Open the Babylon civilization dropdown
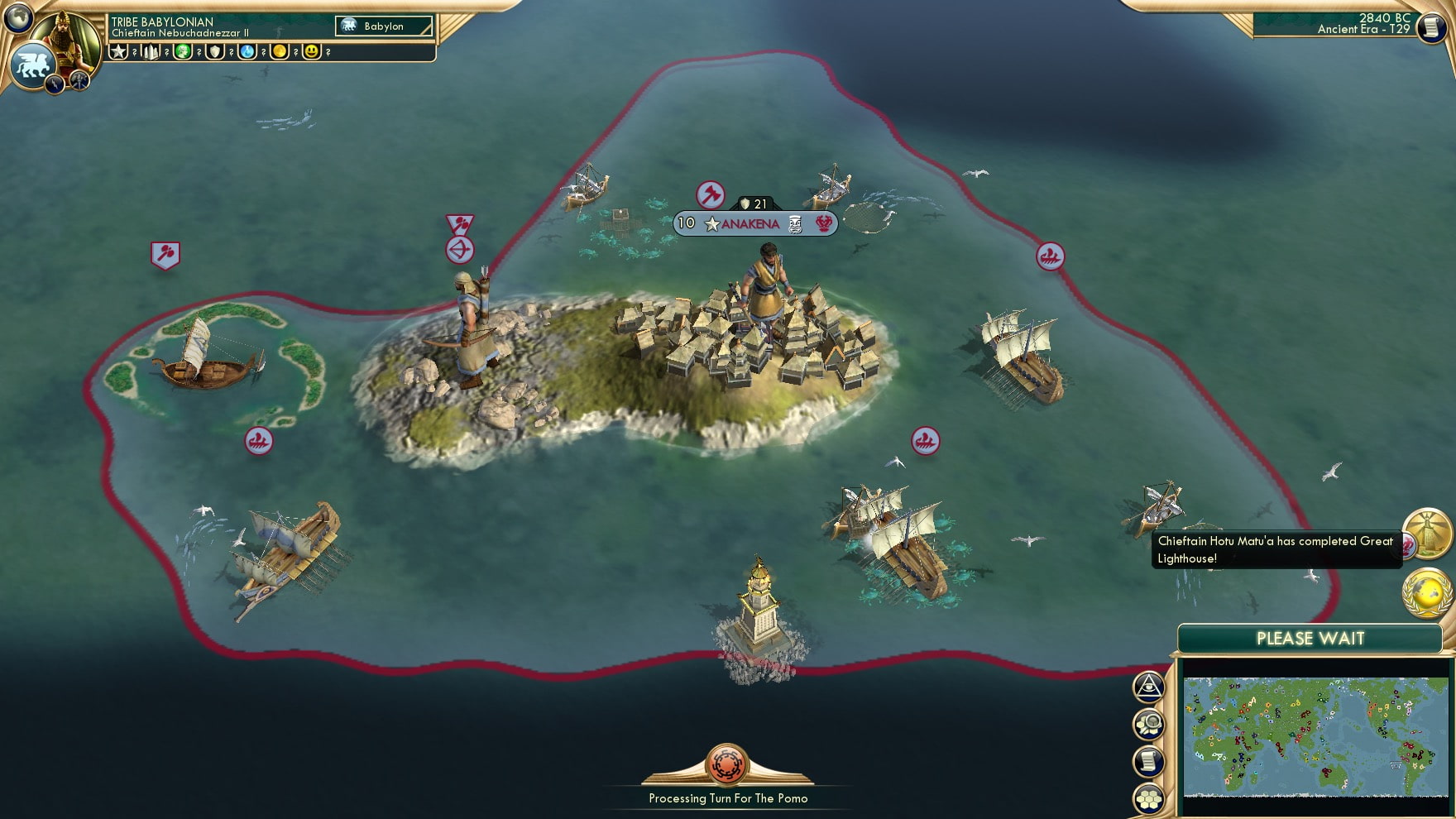Viewport: 1456px width, 819px height. click(384, 26)
